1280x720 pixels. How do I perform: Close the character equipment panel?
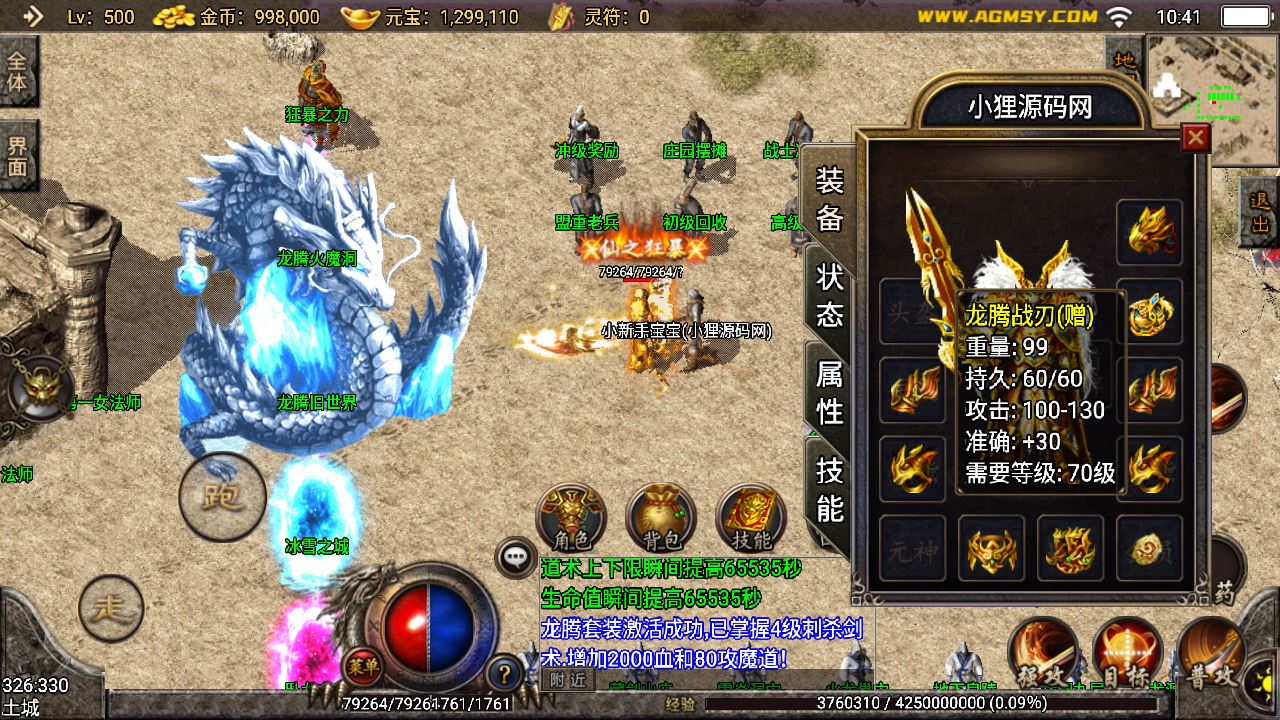coord(1195,138)
